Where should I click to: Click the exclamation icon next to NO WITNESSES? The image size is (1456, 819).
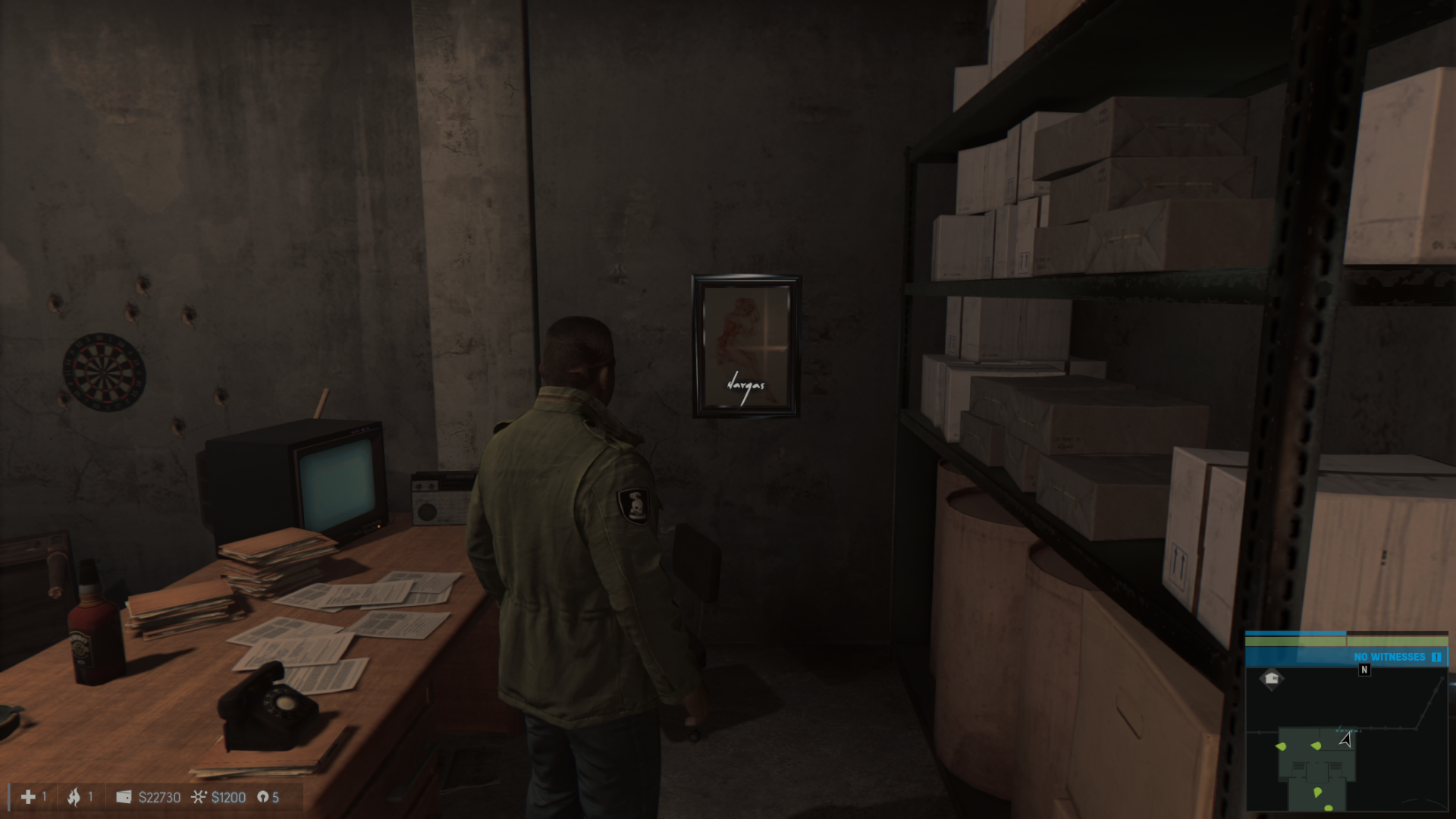pyautogui.click(x=1436, y=657)
